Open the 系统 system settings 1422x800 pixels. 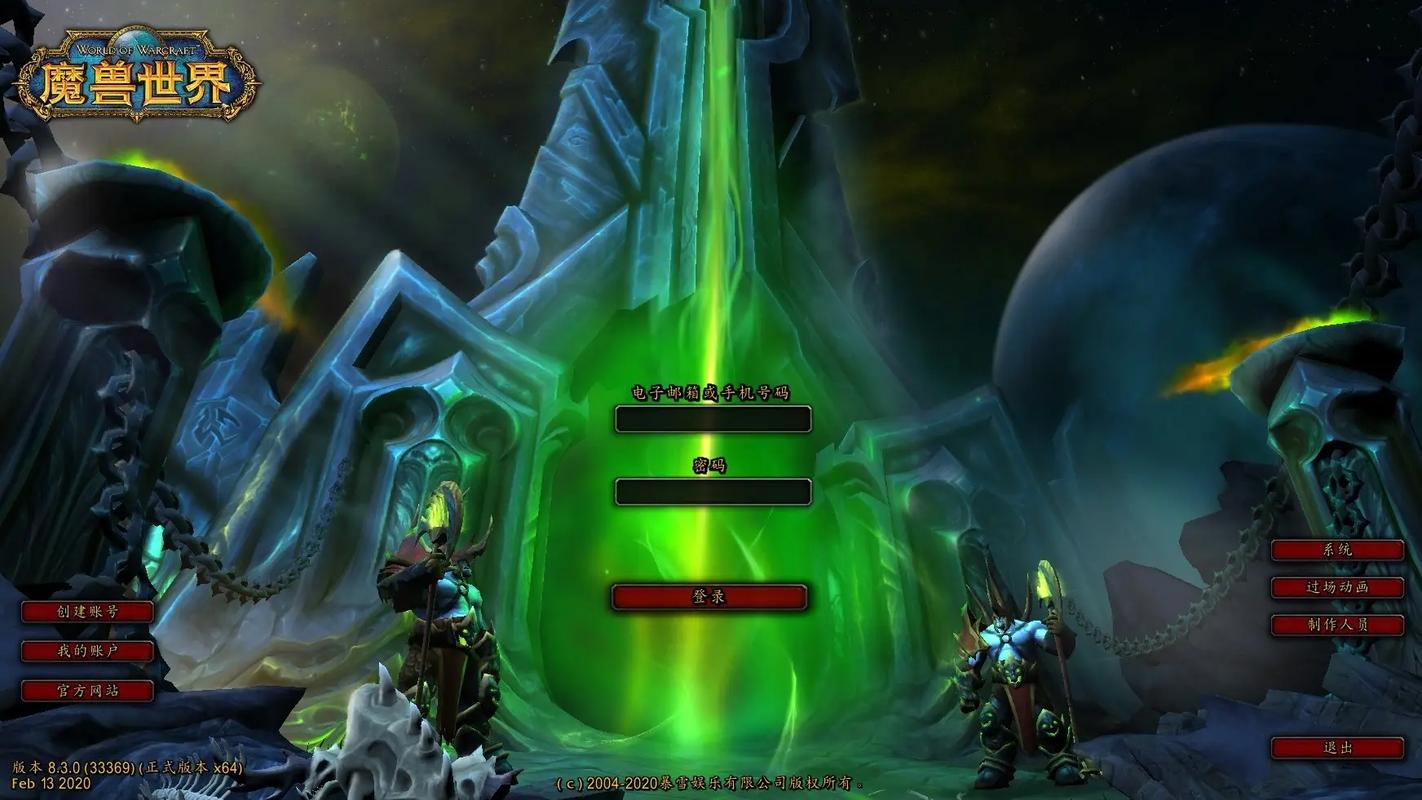click(x=1337, y=550)
